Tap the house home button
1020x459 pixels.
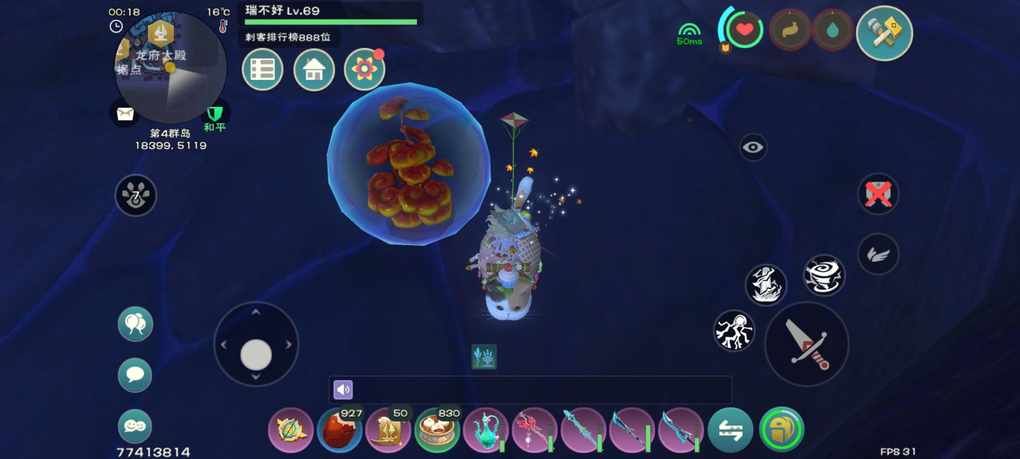(x=314, y=70)
